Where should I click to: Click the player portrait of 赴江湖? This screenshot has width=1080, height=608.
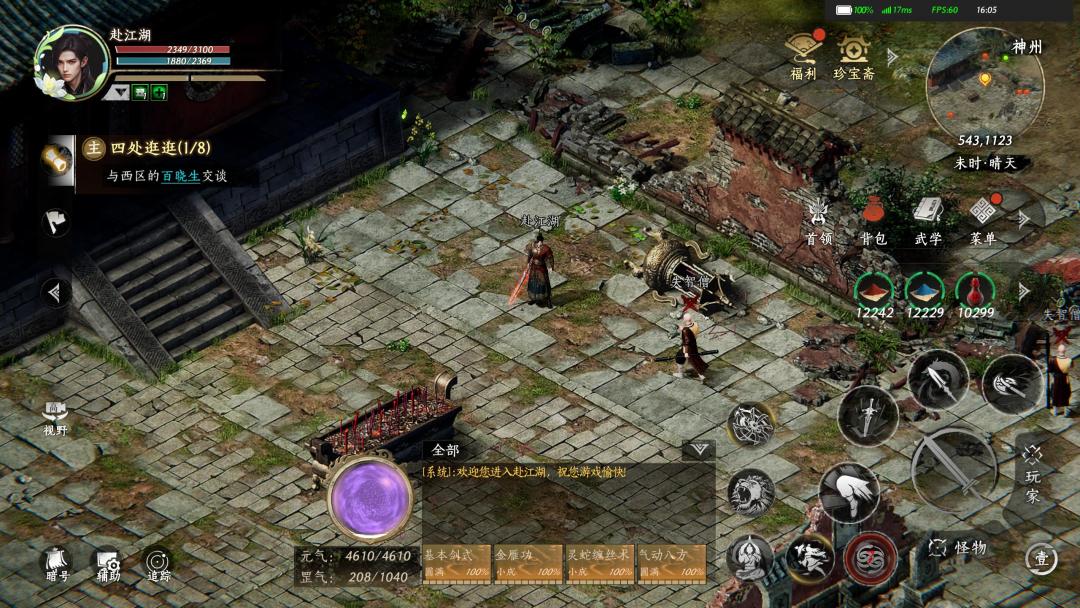70,60
